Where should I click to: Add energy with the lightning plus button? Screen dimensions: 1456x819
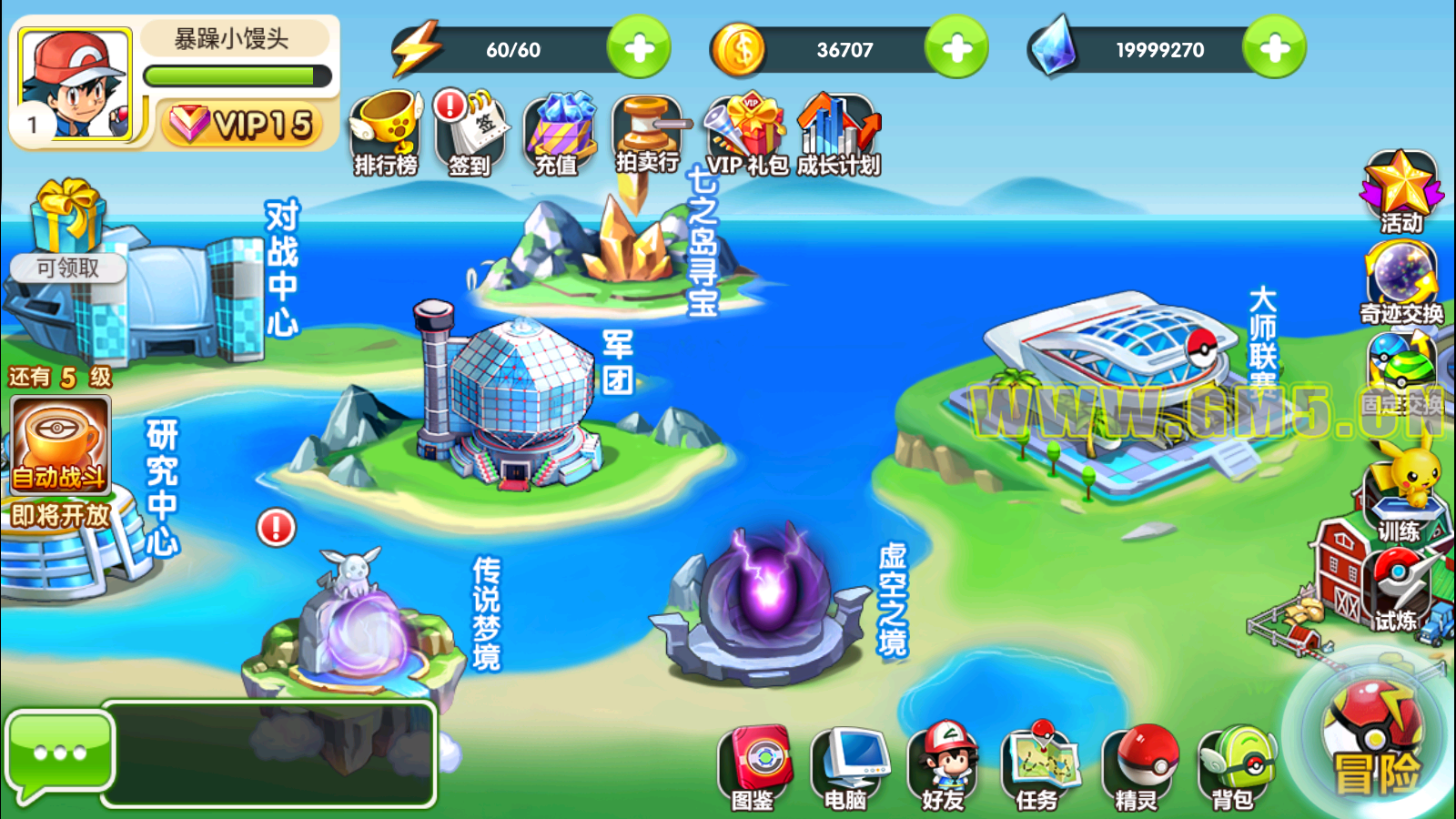(639, 48)
